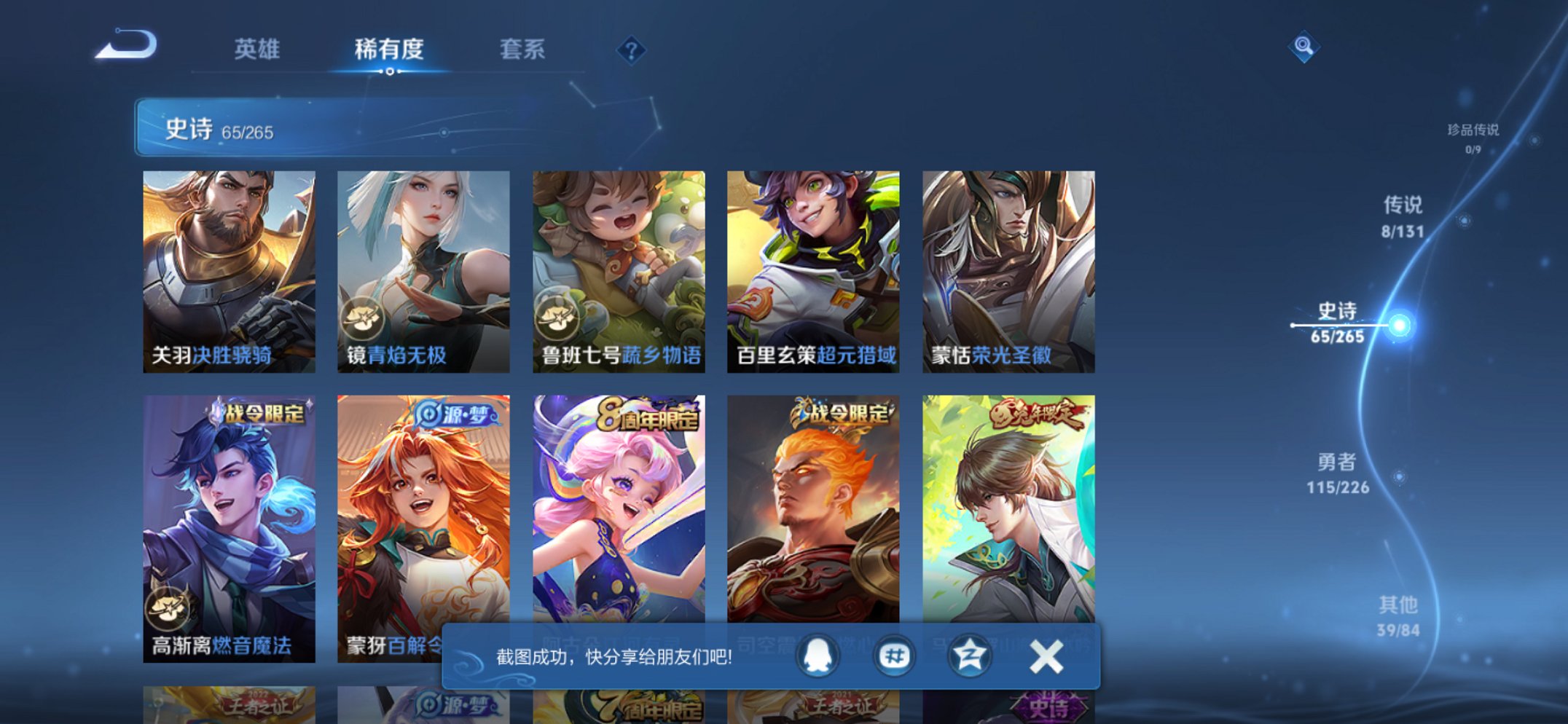Switch to the 英雄 tab
1568x724 pixels.
pyautogui.click(x=257, y=50)
